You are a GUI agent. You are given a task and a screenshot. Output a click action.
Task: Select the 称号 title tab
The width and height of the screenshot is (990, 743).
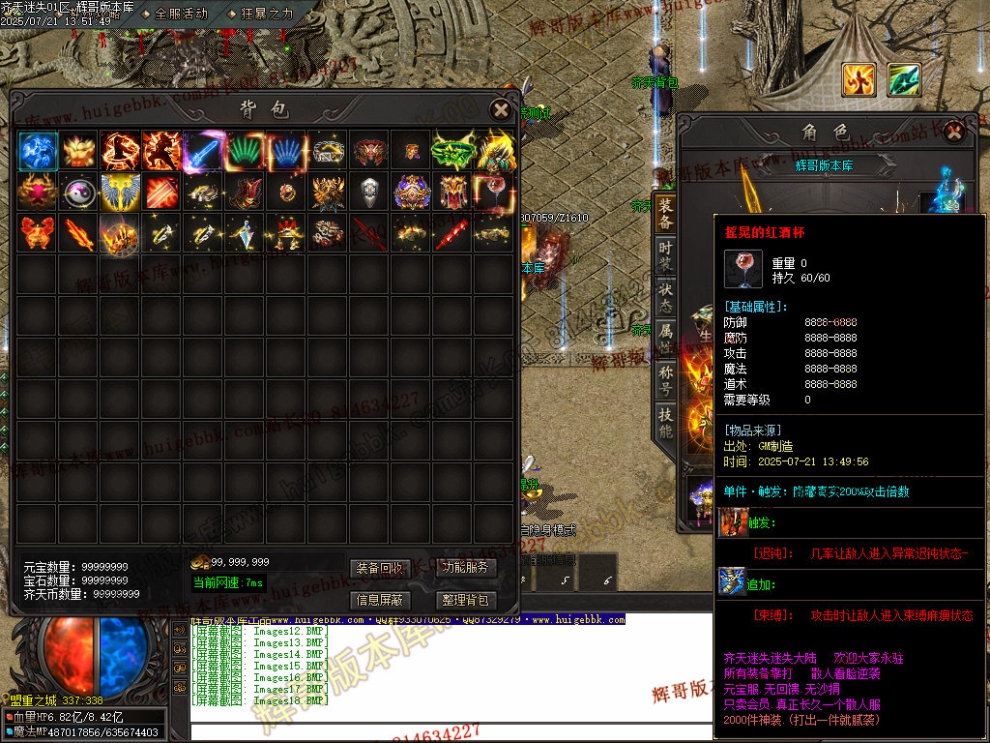click(666, 380)
